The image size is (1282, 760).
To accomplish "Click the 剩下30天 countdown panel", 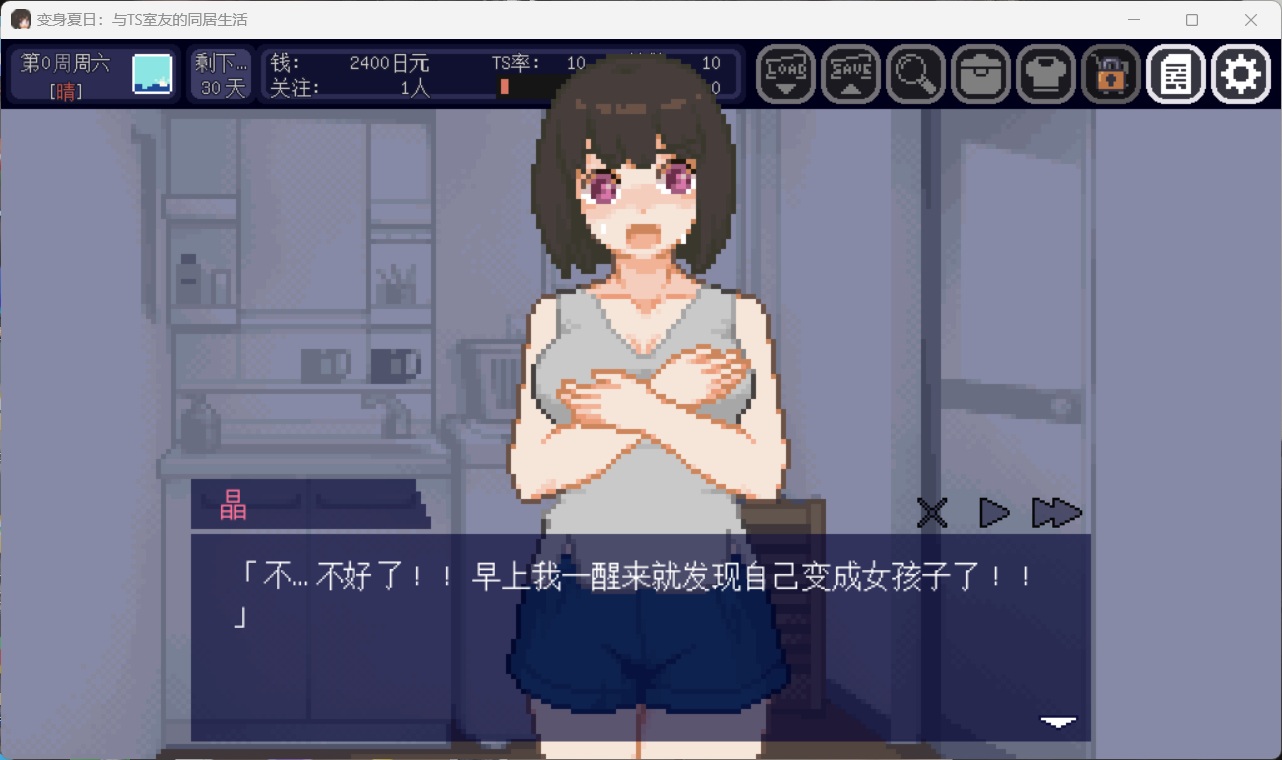I will (x=220, y=74).
